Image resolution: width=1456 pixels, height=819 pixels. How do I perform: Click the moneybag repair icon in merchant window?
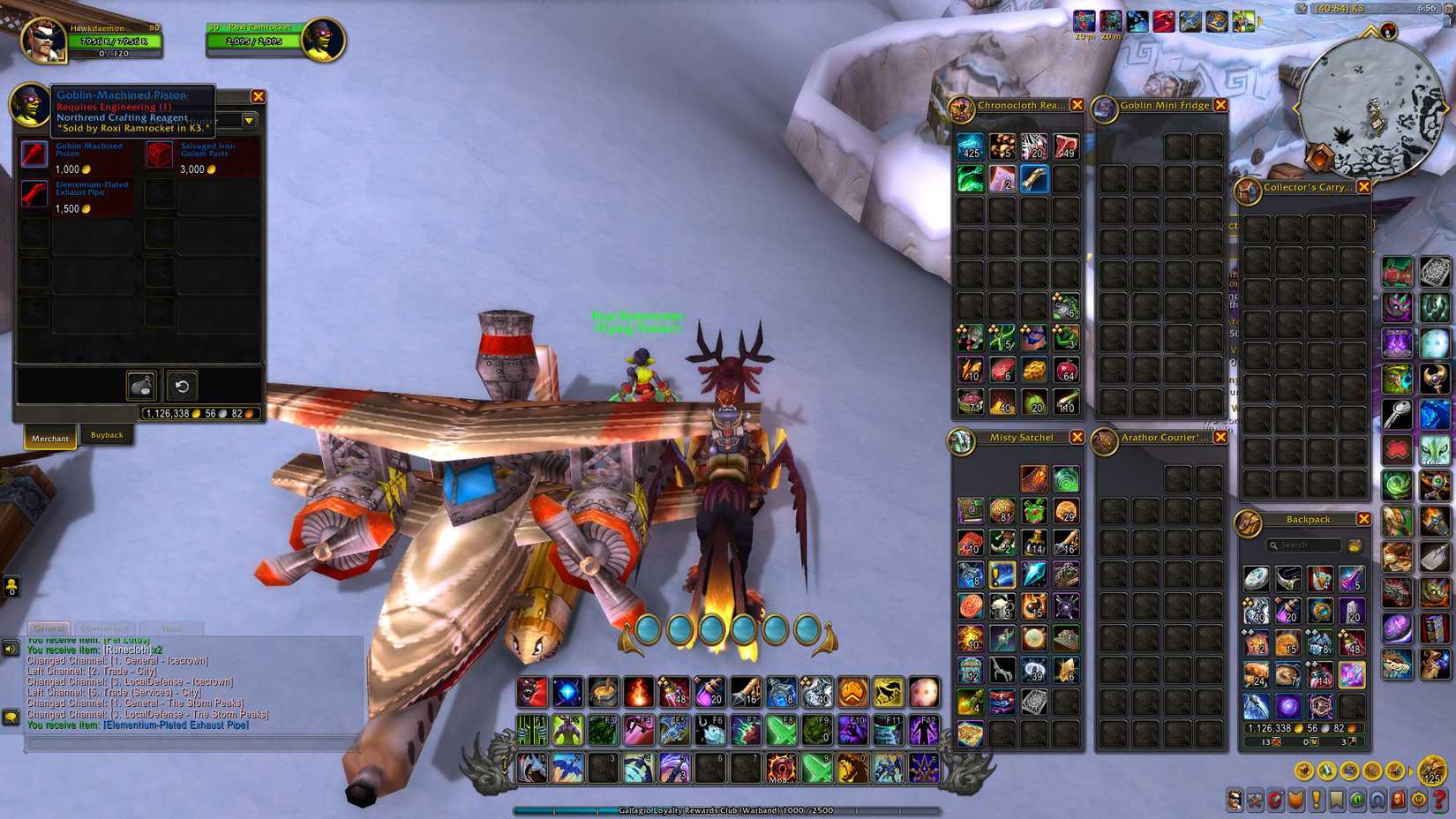pos(140,386)
